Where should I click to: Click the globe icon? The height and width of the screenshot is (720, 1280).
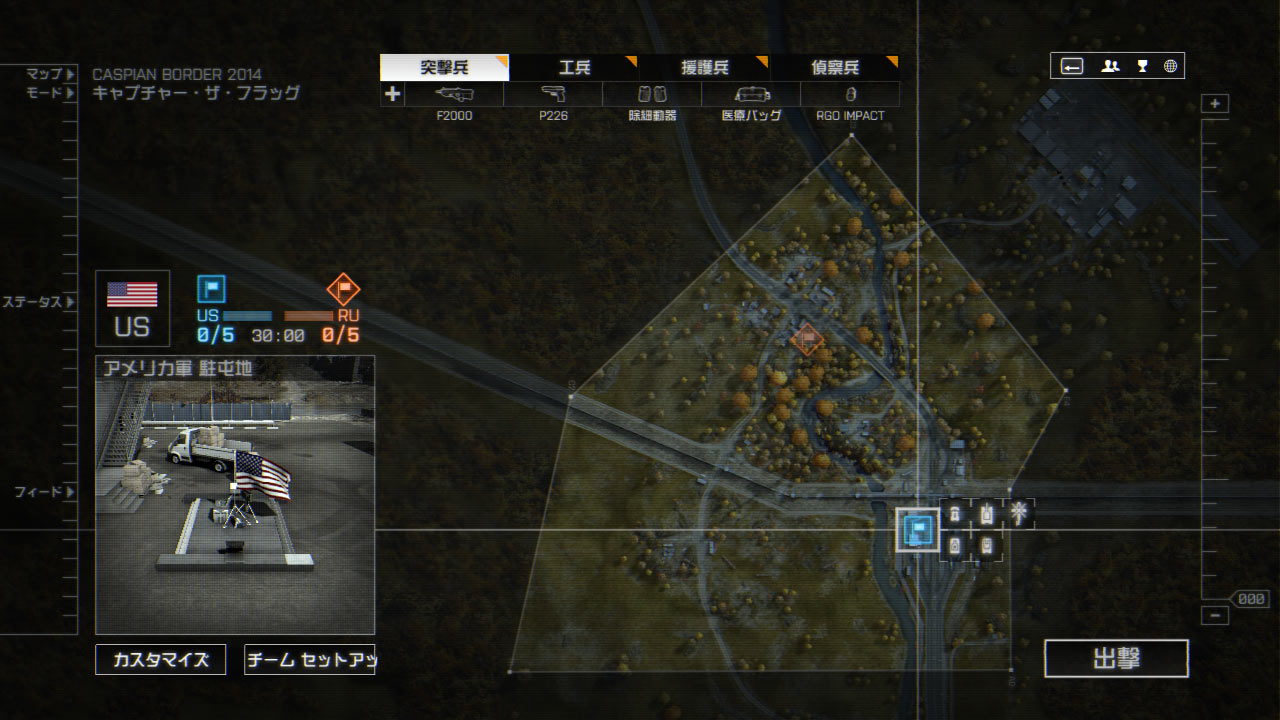(x=1170, y=66)
